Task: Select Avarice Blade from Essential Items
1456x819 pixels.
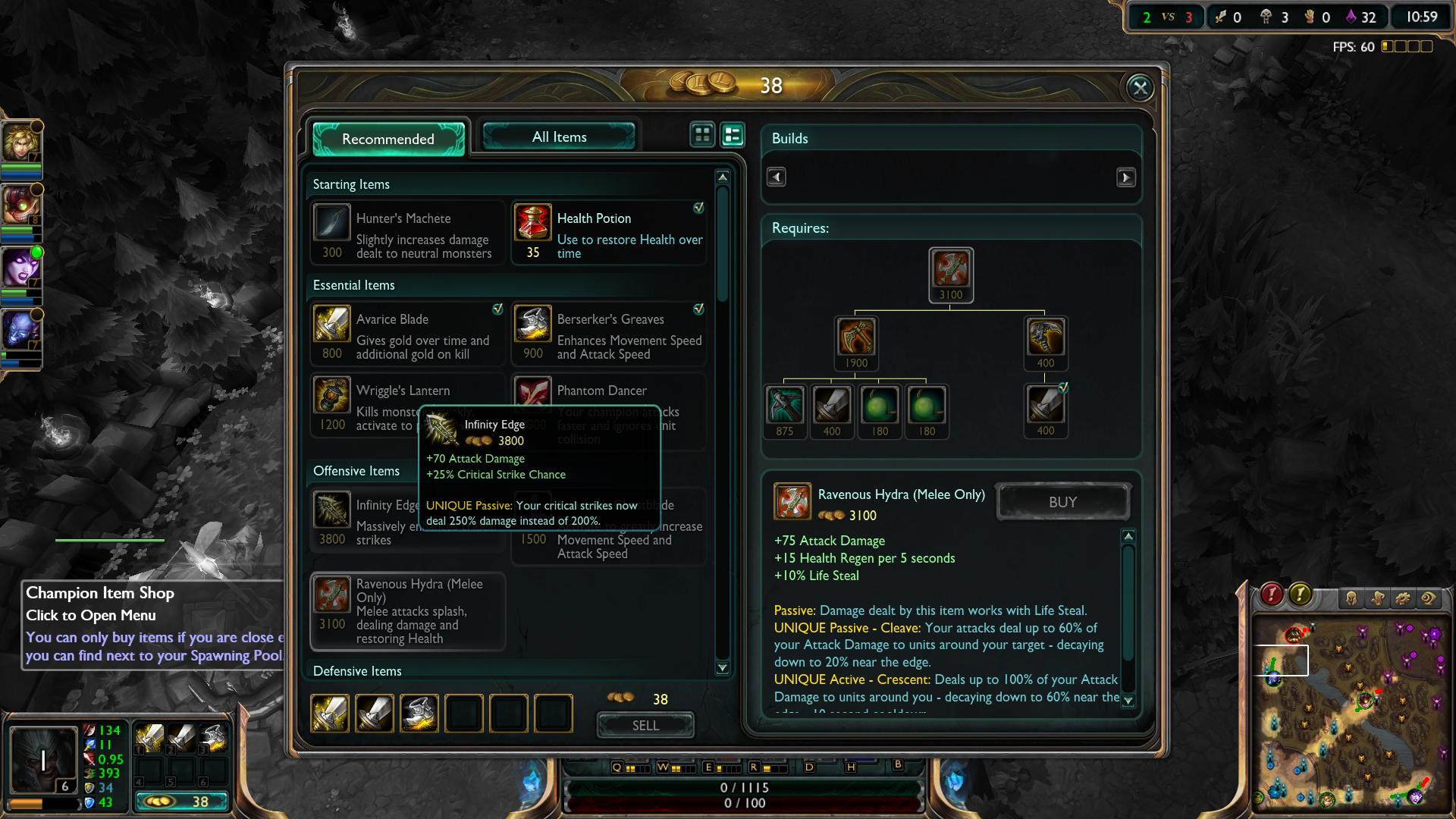Action: tap(408, 334)
